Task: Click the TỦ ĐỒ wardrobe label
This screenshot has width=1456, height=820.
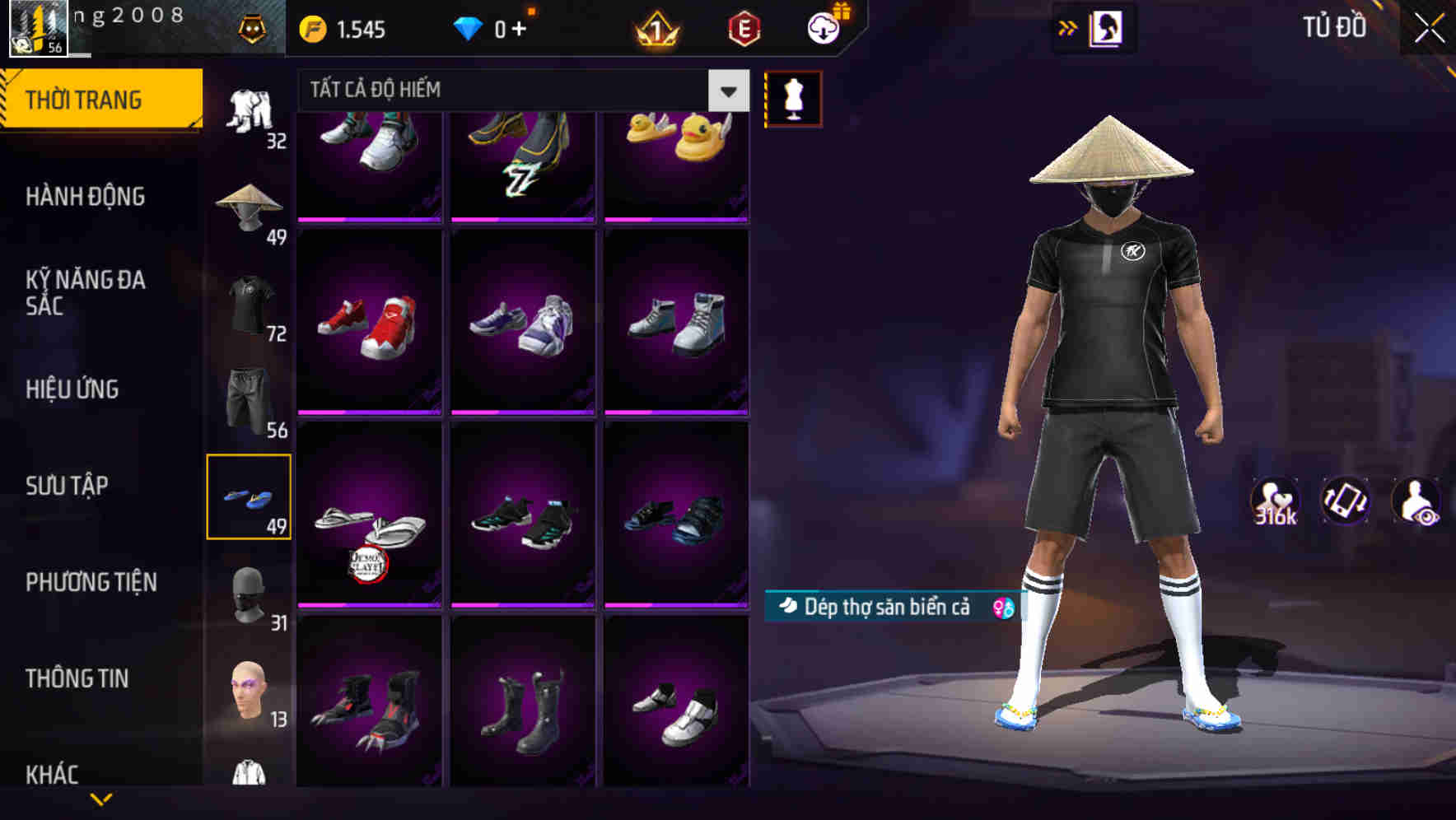Action: click(1332, 27)
